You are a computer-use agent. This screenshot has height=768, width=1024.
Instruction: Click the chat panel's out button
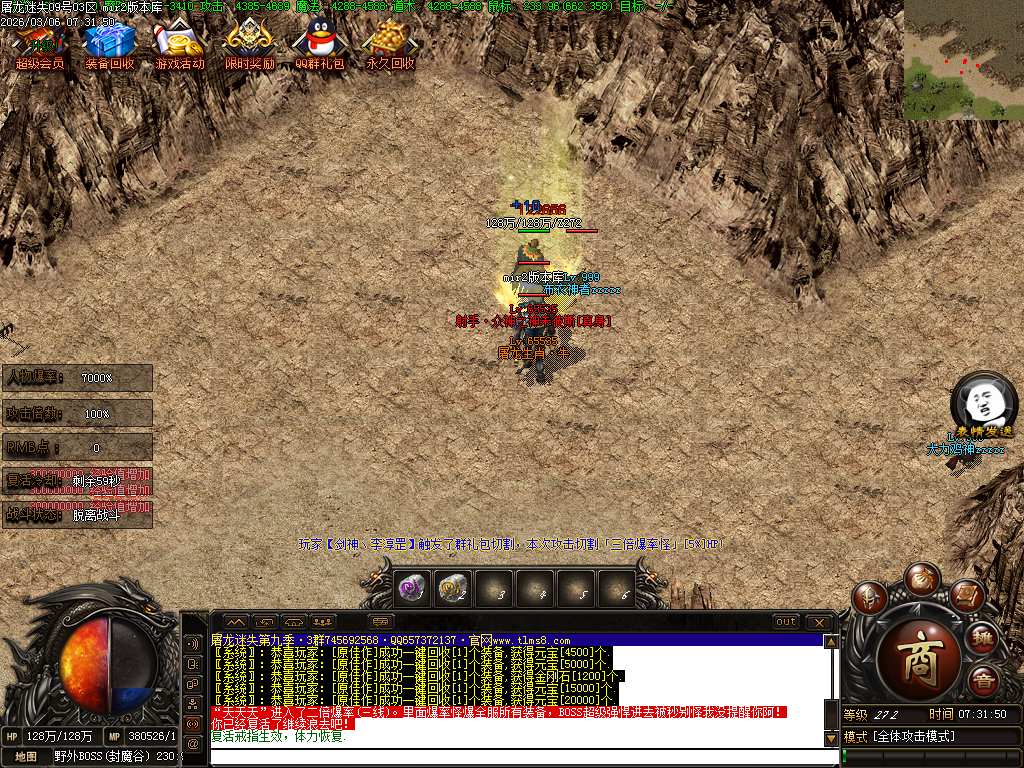[x=787, y=622]
